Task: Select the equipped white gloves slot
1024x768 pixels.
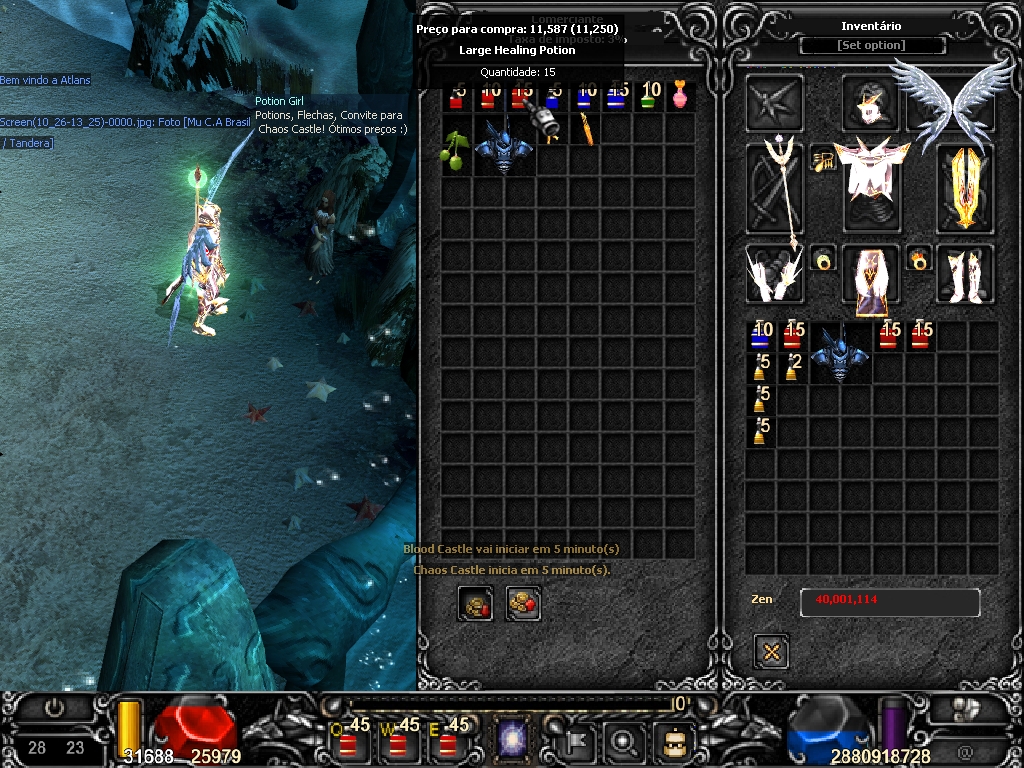Action: coord(774,273)
